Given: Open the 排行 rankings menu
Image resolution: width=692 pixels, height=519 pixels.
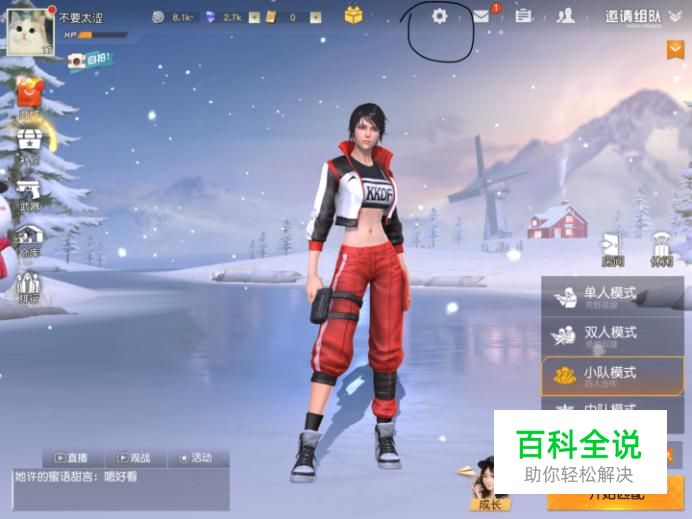Looking at the screenshot, I should [x=29, y=287].
